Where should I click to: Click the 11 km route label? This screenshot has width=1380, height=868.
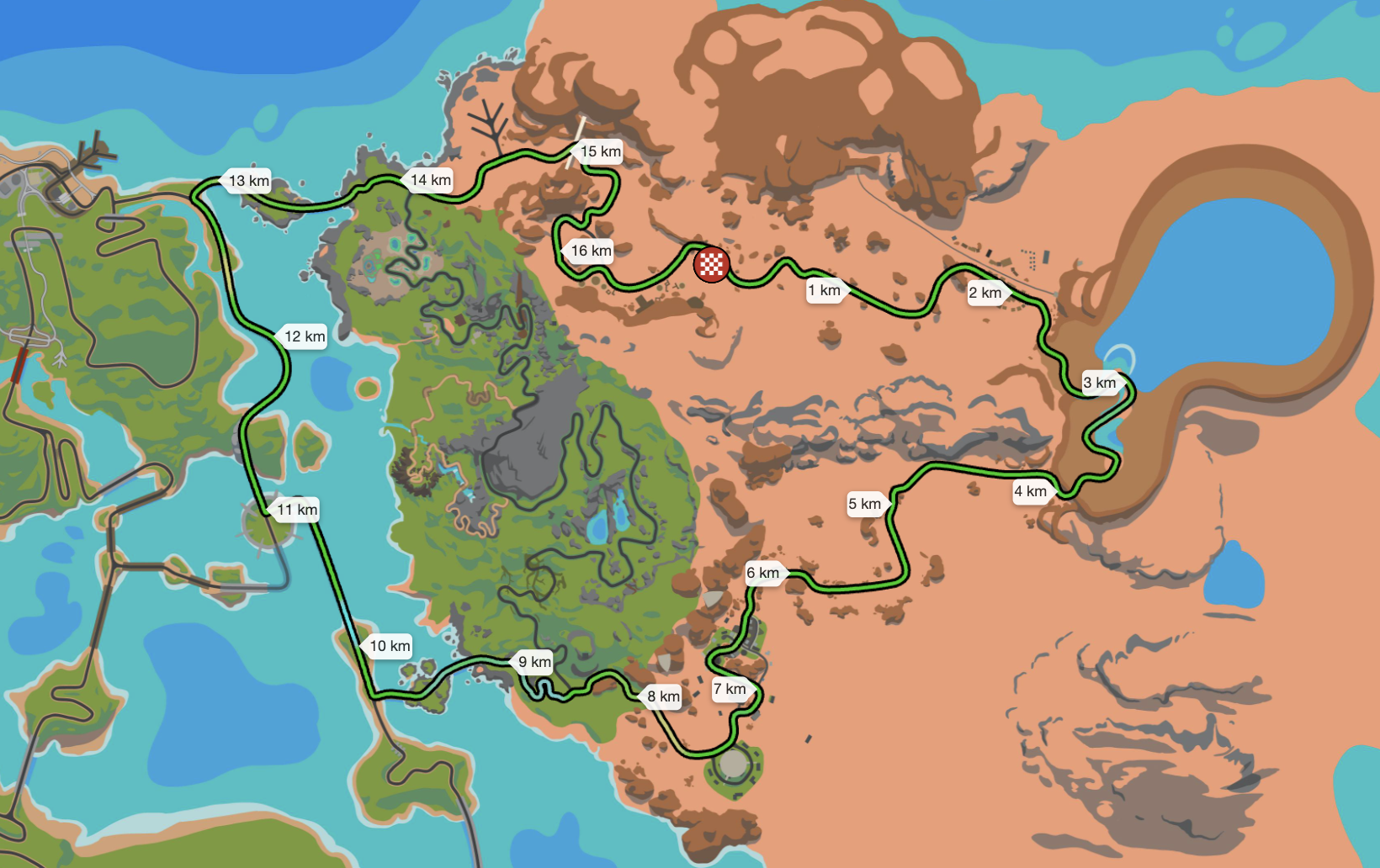[296, 510]
